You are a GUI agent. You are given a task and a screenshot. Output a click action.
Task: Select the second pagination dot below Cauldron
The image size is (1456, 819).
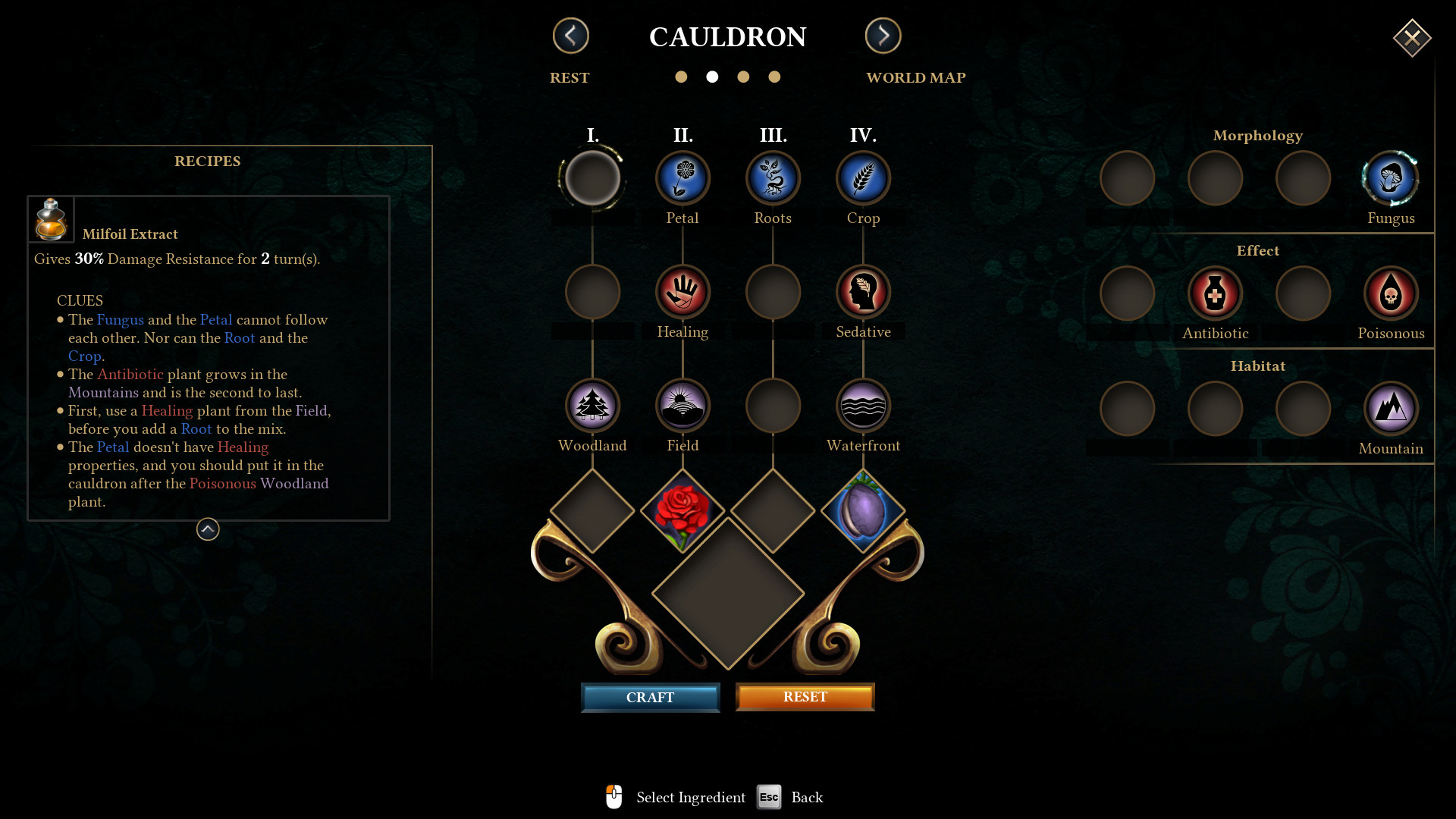pyautogui.click(x=712, y=77)
